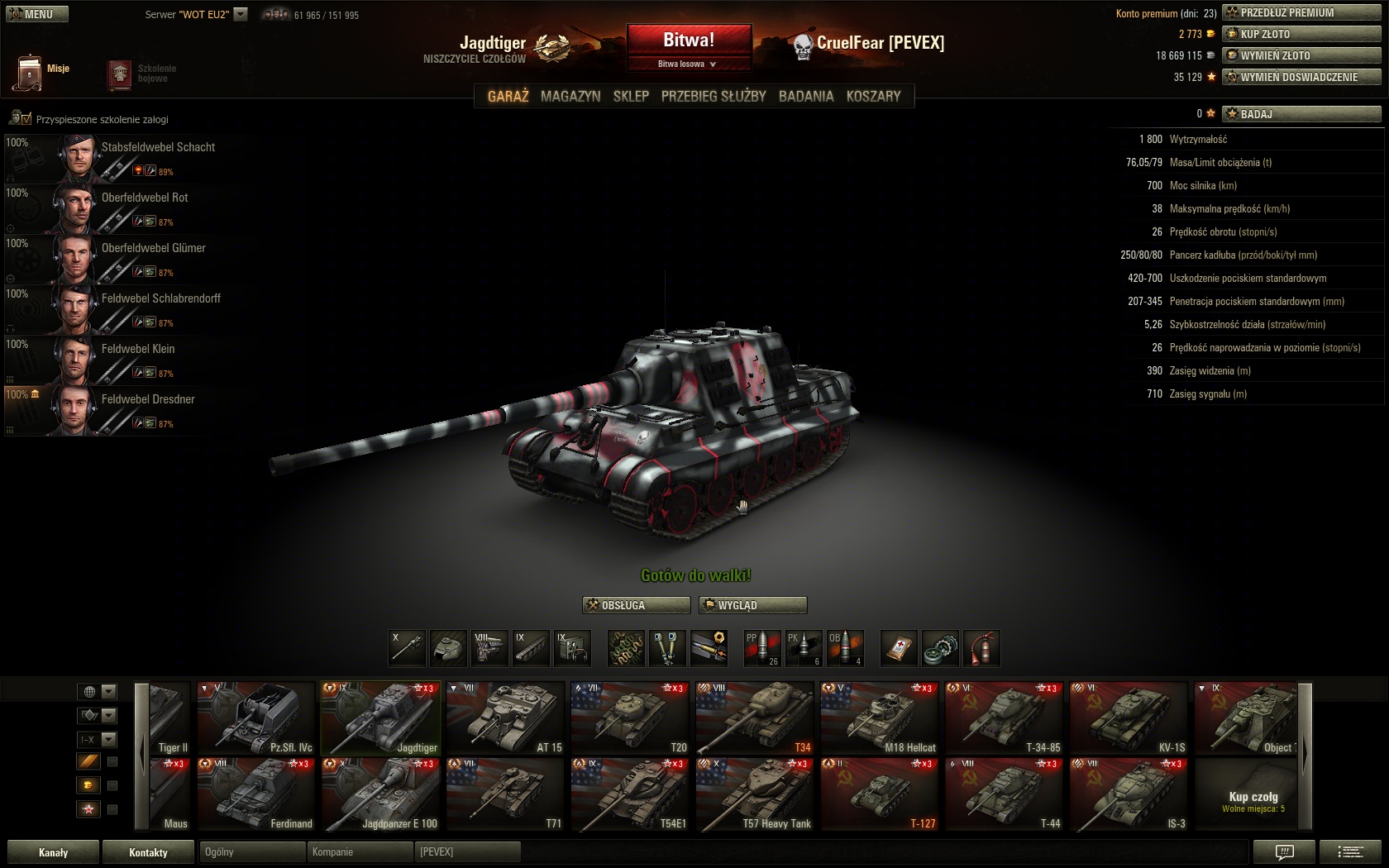Switch to the MAGAZYN tab
This screenshot has width=1389, height=868.
tap(570, 96)
